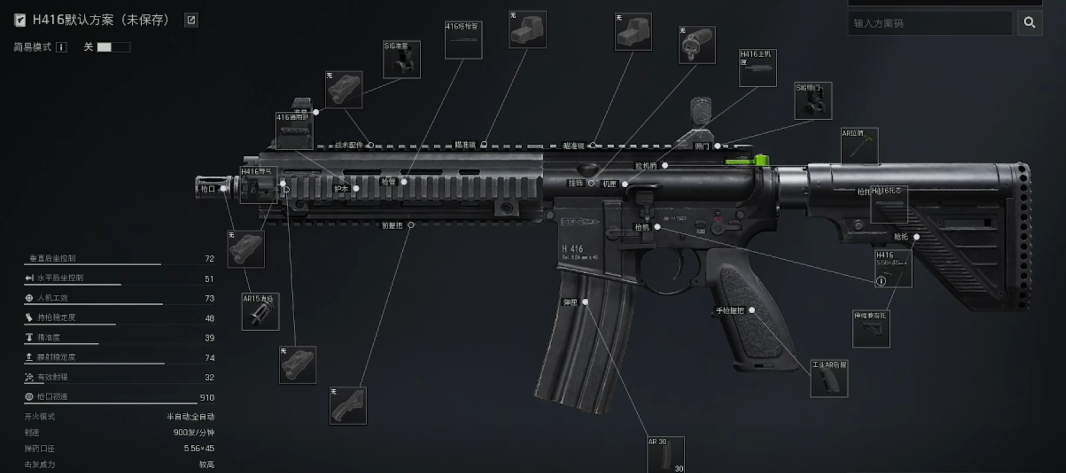Open the SIG front sight slot
The height and width of the screenshot is (473, 1066).
tap(402, 59)
